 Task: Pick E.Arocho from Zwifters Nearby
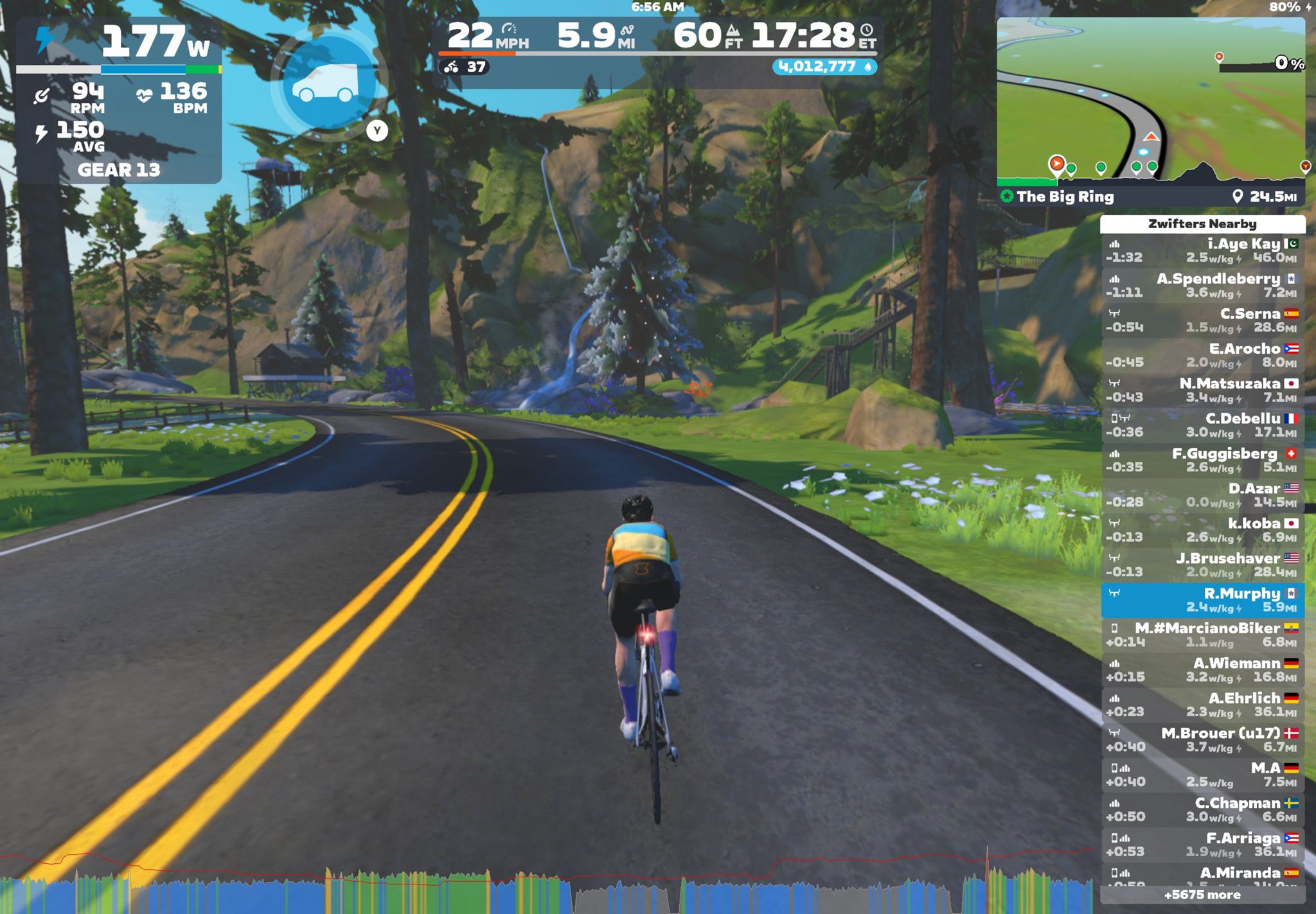pos(1202,355)
